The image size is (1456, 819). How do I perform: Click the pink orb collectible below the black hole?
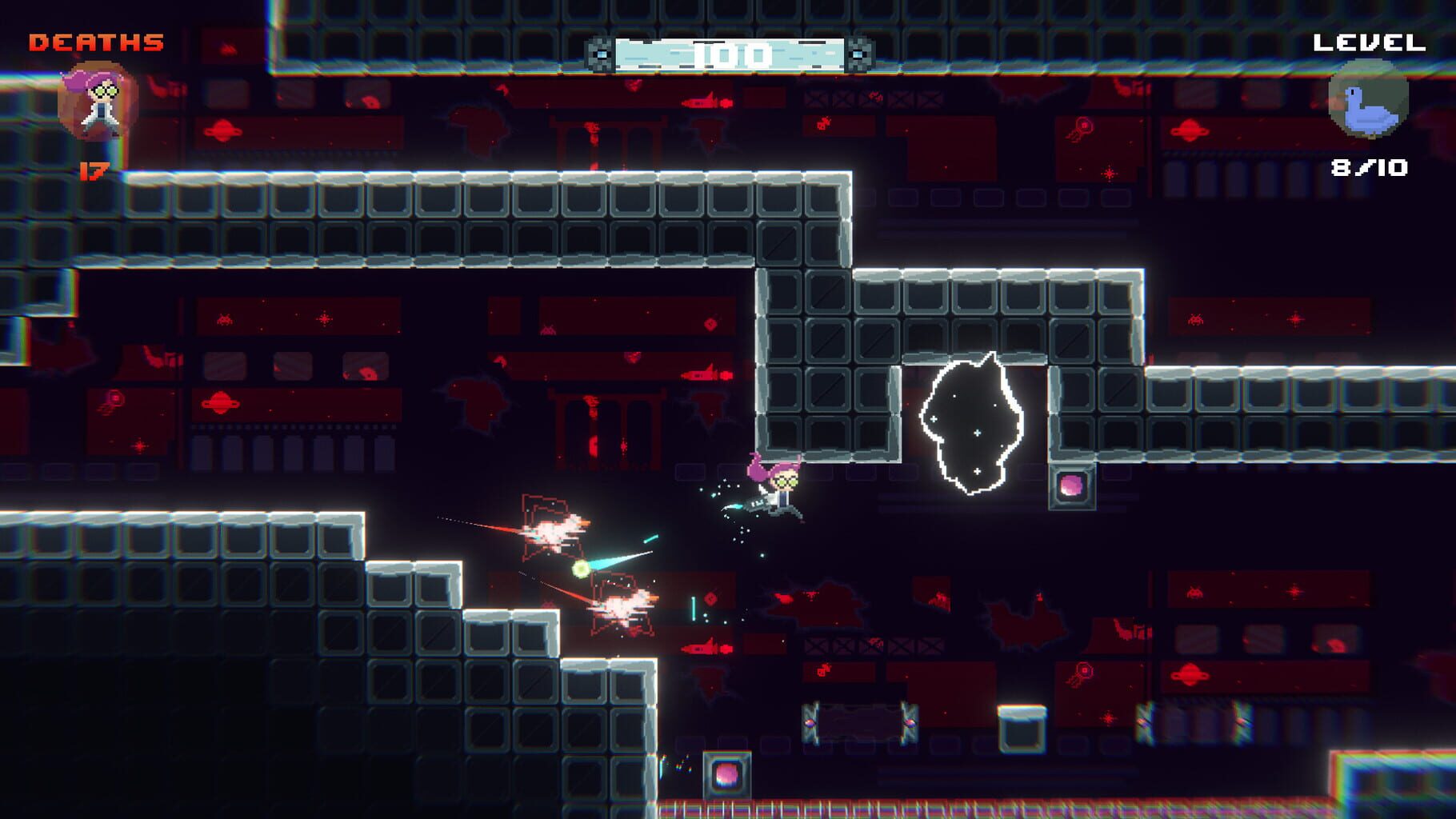[x=1074, y=487]
